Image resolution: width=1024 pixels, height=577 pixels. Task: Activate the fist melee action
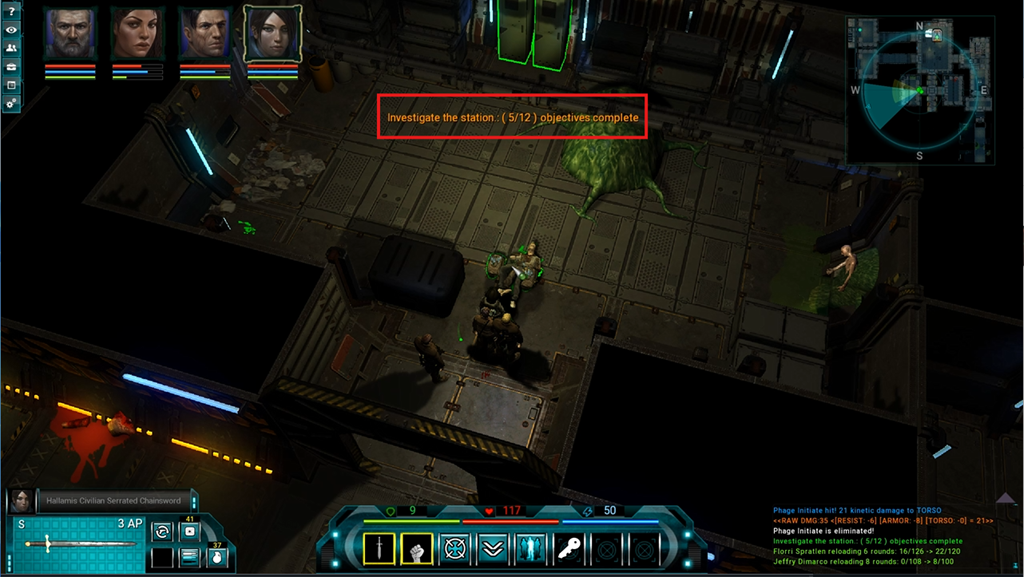417,548
